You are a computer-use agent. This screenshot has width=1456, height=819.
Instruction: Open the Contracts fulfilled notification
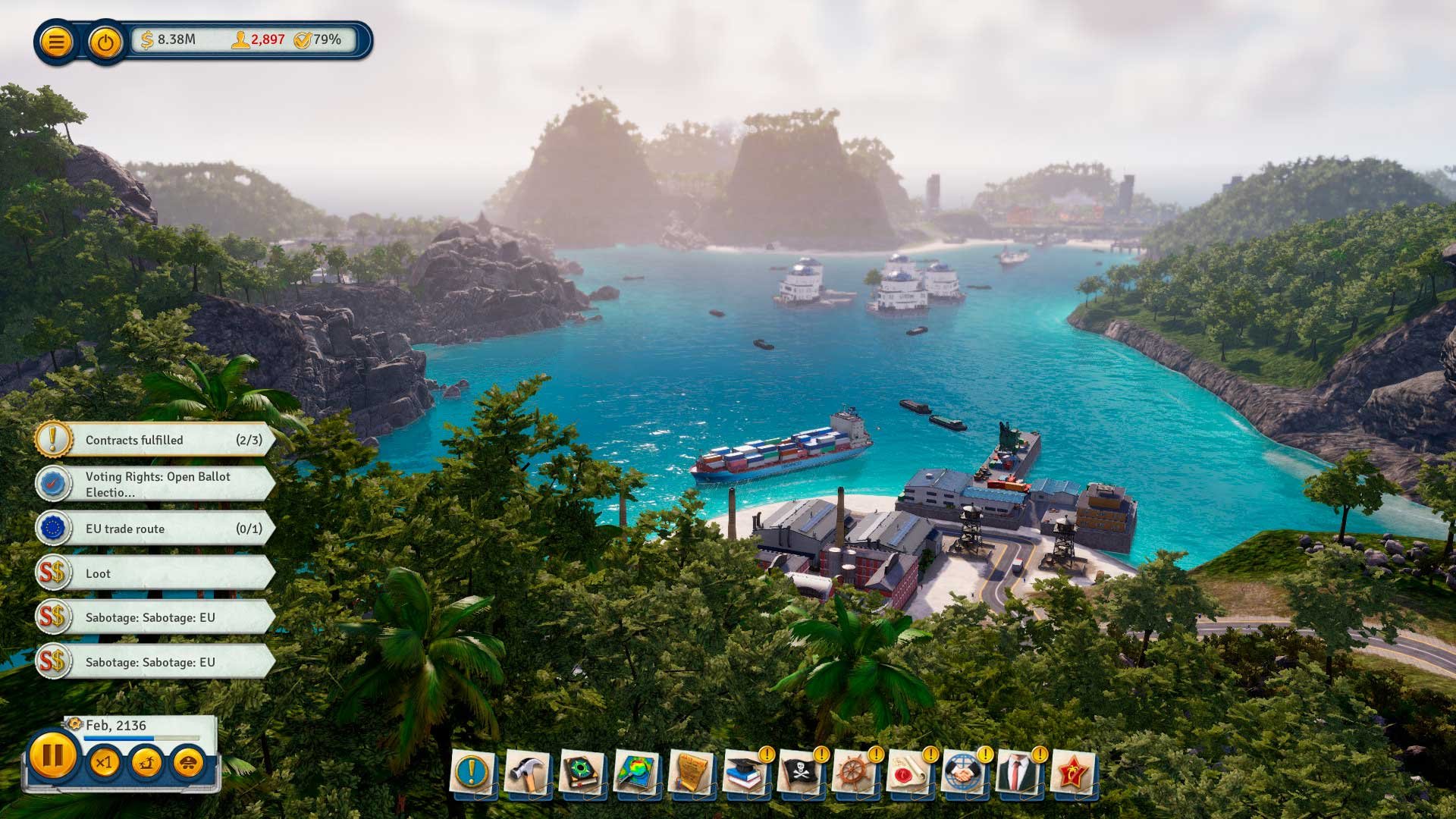tap(152, 440)
